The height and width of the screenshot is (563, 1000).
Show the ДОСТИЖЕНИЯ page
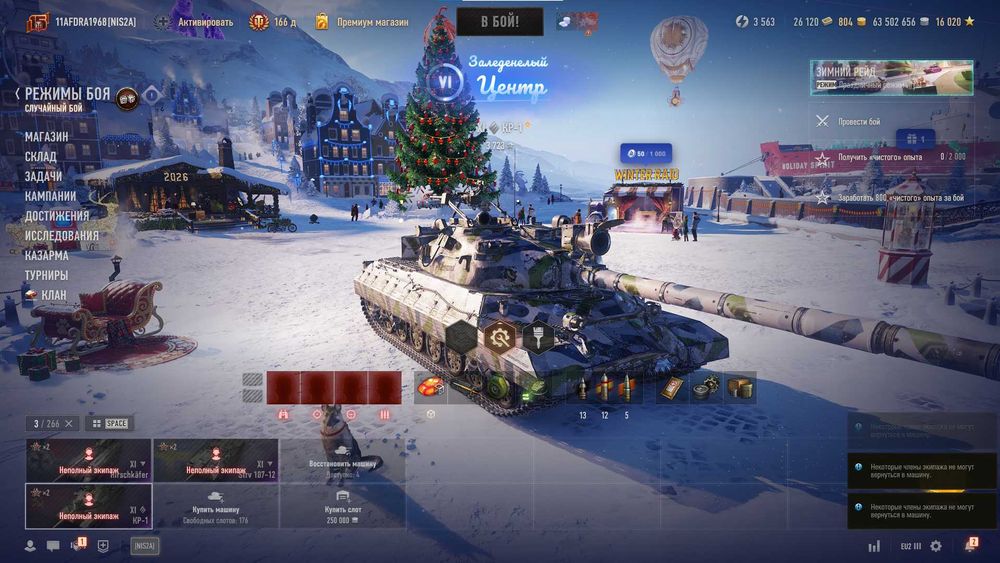(x=57, y=215)
